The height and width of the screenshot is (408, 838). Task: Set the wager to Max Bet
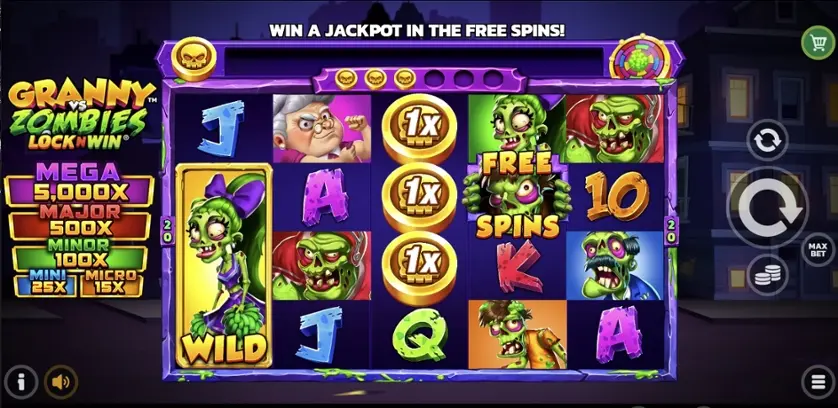click(x=818, y=247)
